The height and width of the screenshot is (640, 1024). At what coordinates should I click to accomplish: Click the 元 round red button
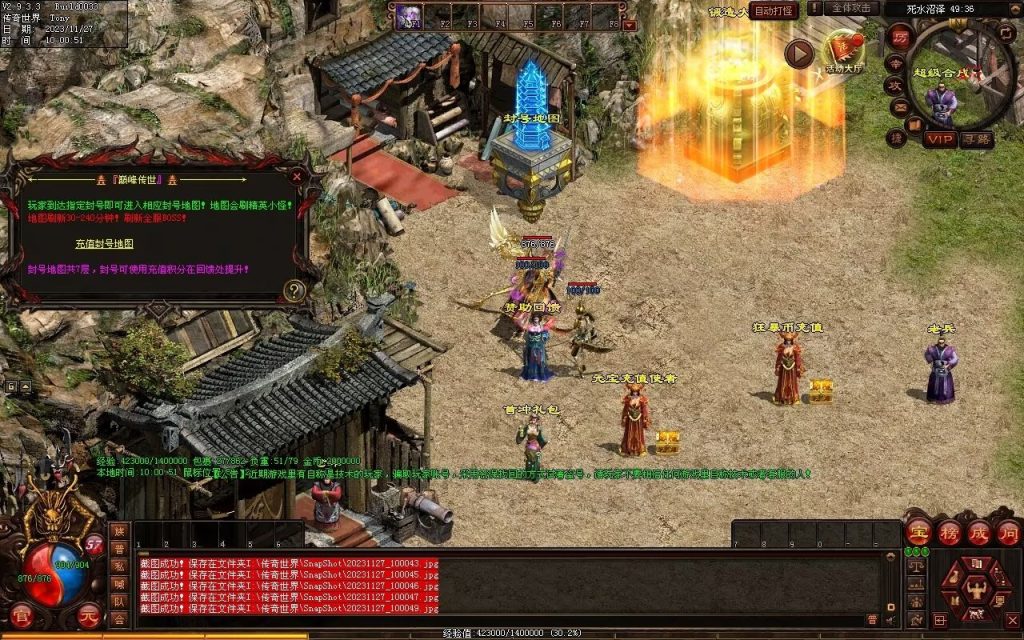89,614
